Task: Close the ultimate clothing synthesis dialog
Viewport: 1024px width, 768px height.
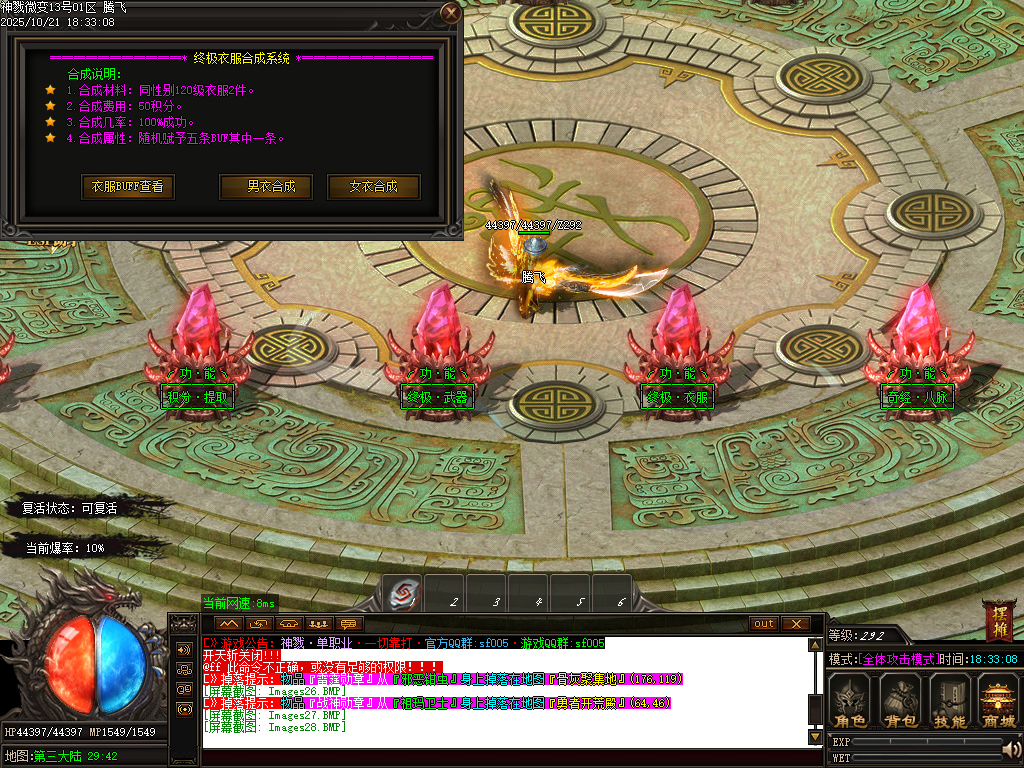Action: coord(451,13)
